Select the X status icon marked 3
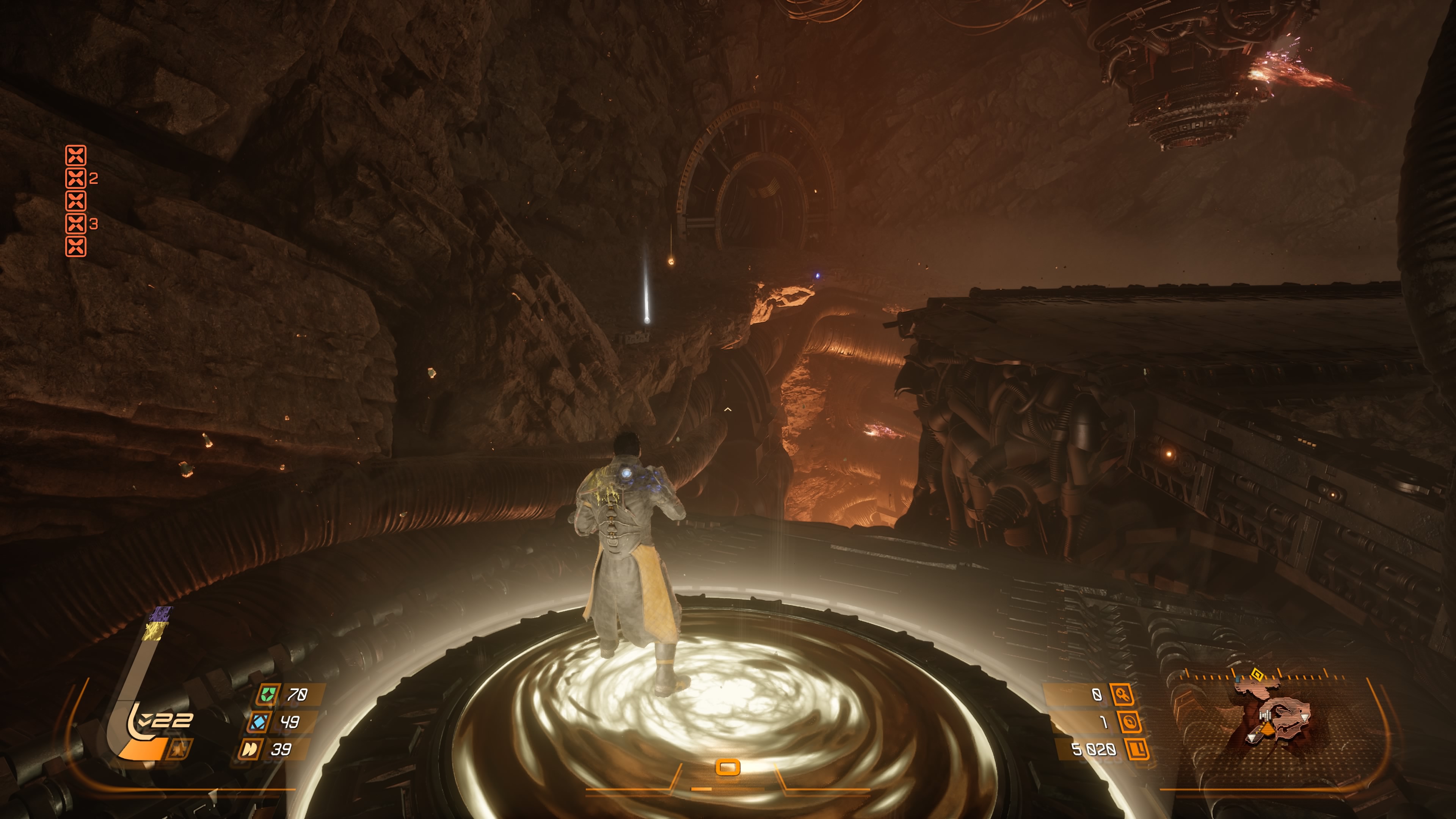Viewport: 1456px width, 819px height. pyautogui.click(x=76, y=224)
